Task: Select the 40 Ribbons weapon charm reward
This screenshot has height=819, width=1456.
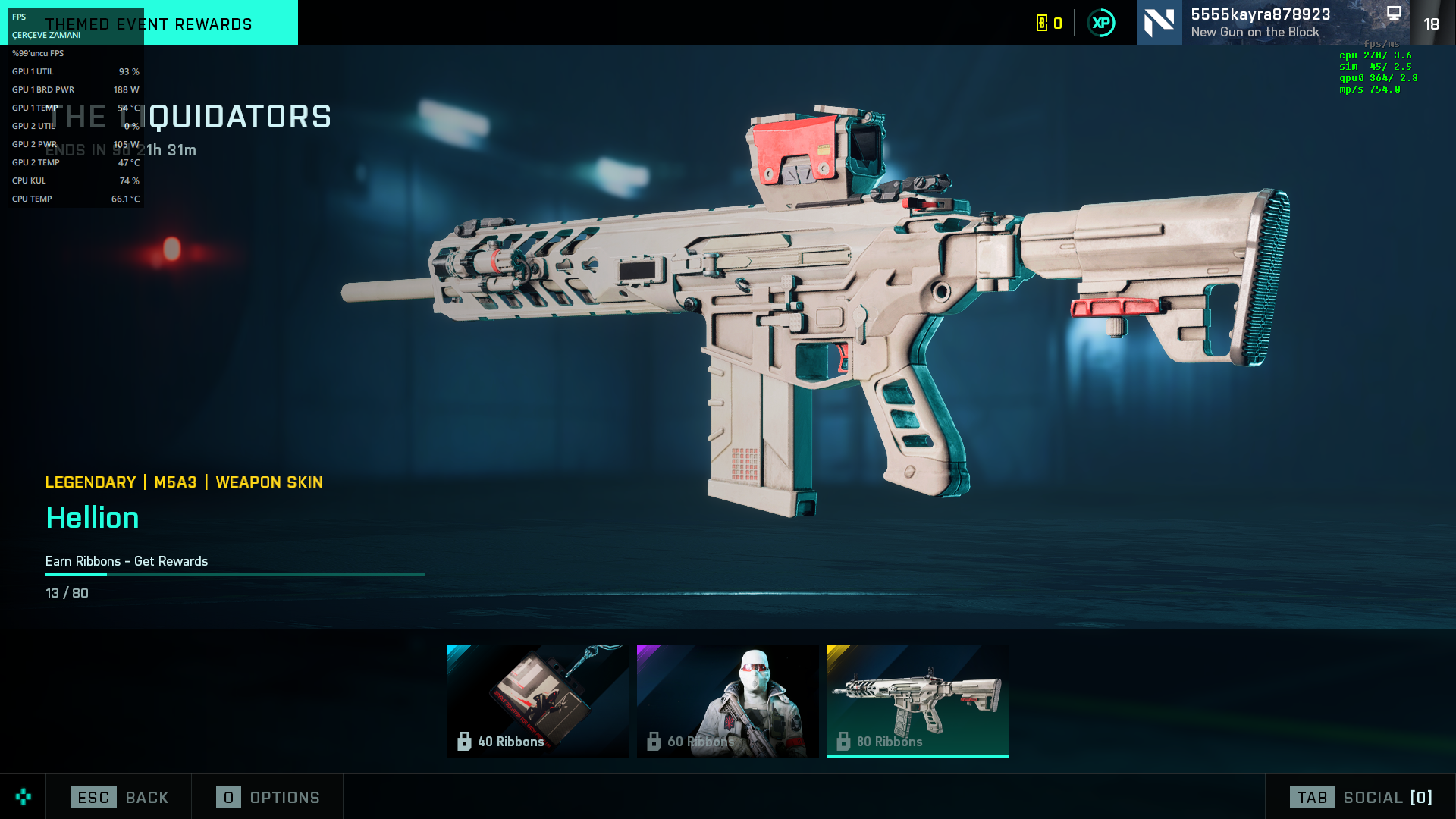Action: point(538,700)
